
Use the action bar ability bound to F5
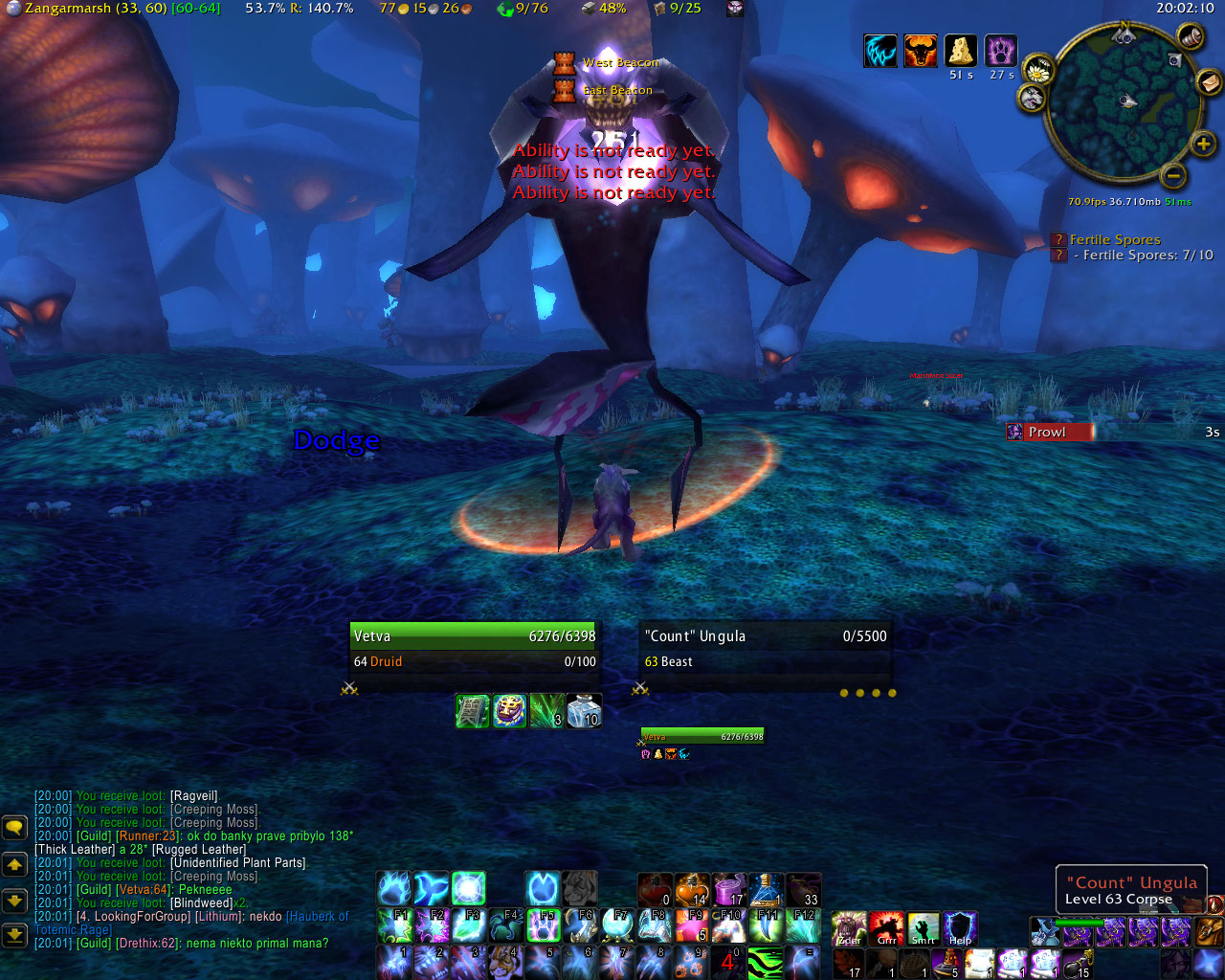click(545, 926)
